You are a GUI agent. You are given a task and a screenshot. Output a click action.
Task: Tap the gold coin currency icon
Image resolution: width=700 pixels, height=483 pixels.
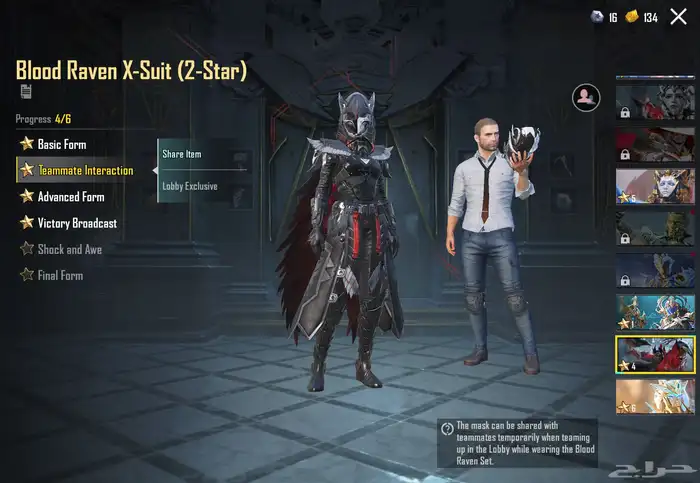click(x=631, y=17)
